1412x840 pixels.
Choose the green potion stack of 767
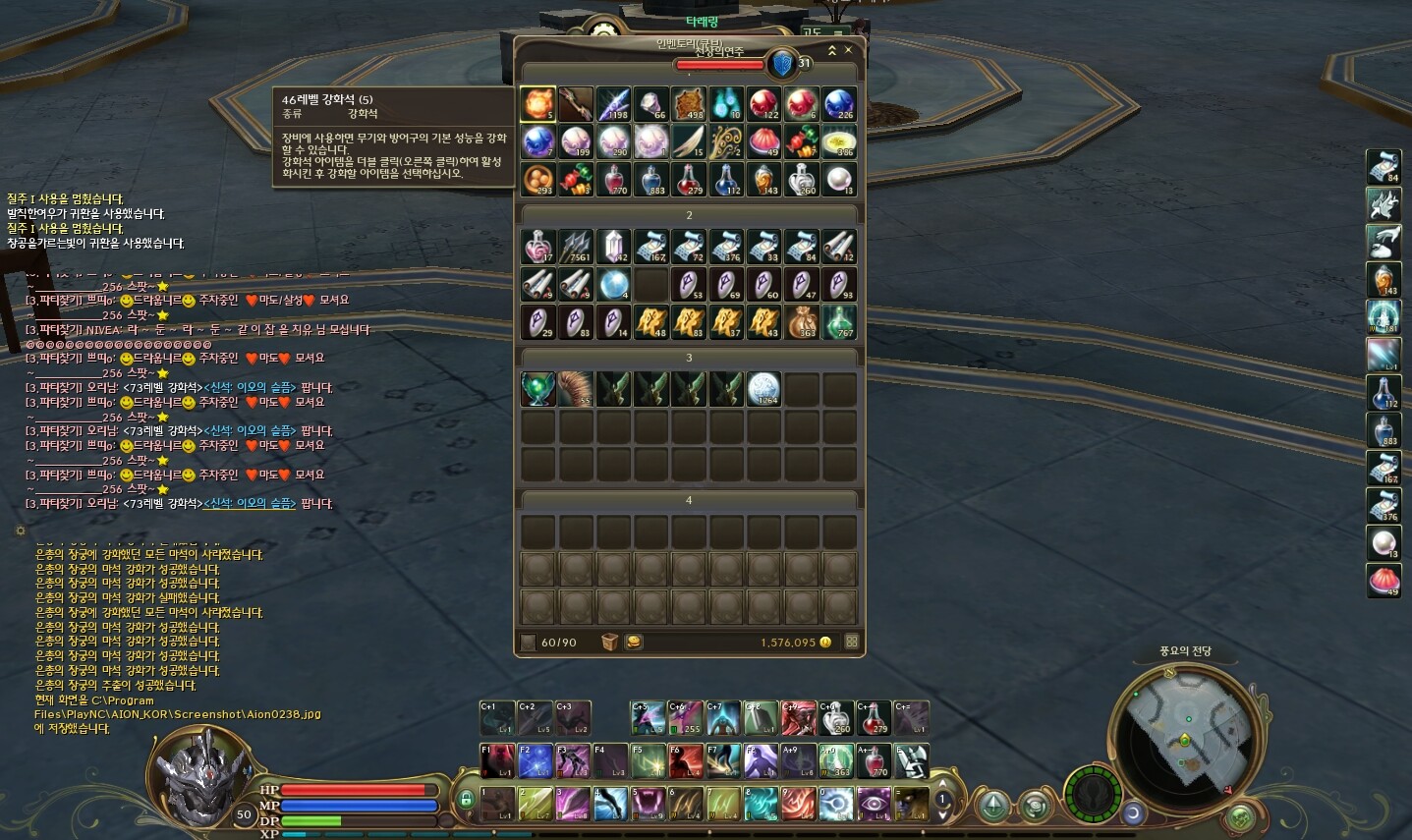click(x=840, y=322)
